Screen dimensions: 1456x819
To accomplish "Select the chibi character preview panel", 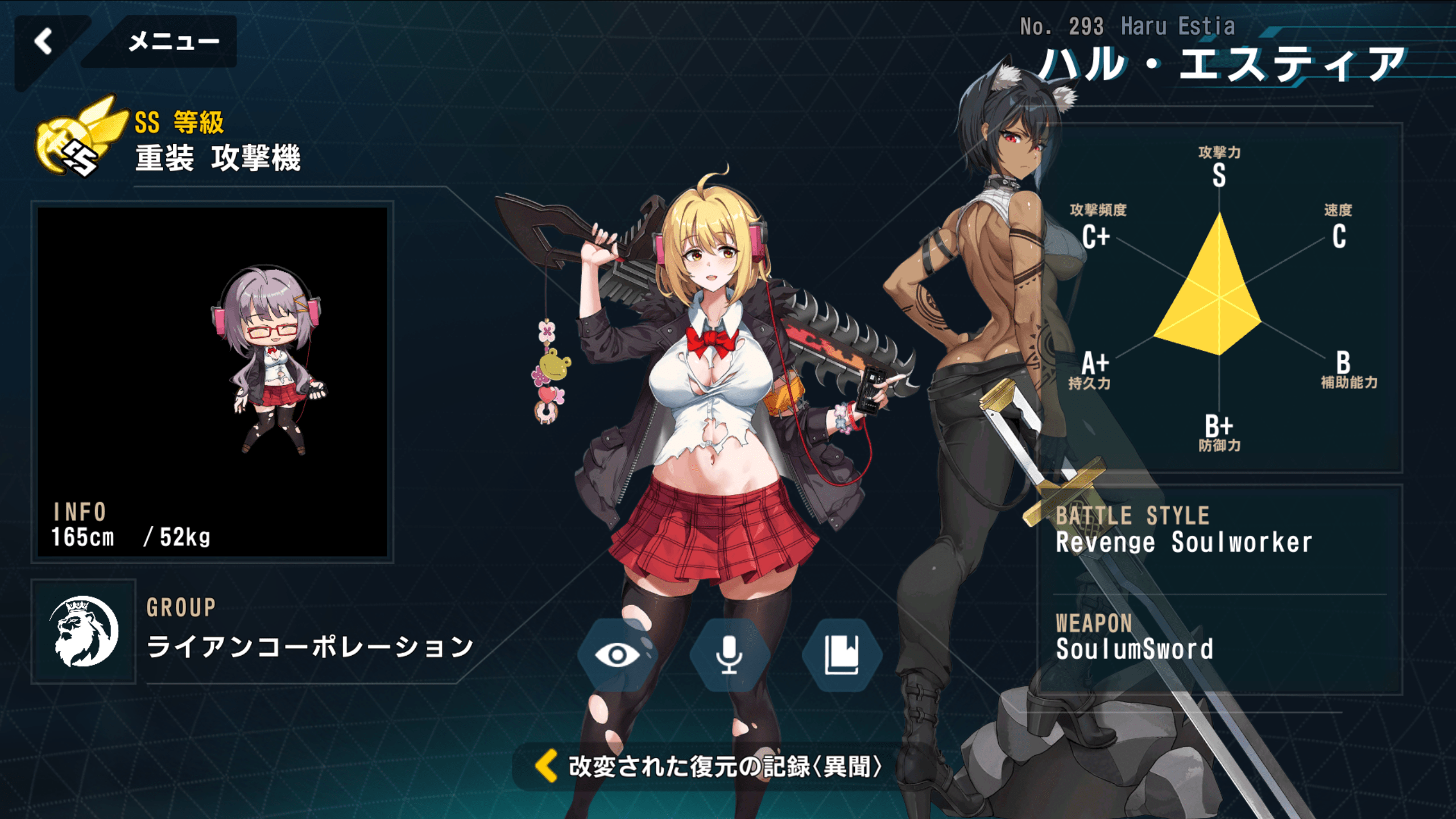I will (x=212, y=382).
